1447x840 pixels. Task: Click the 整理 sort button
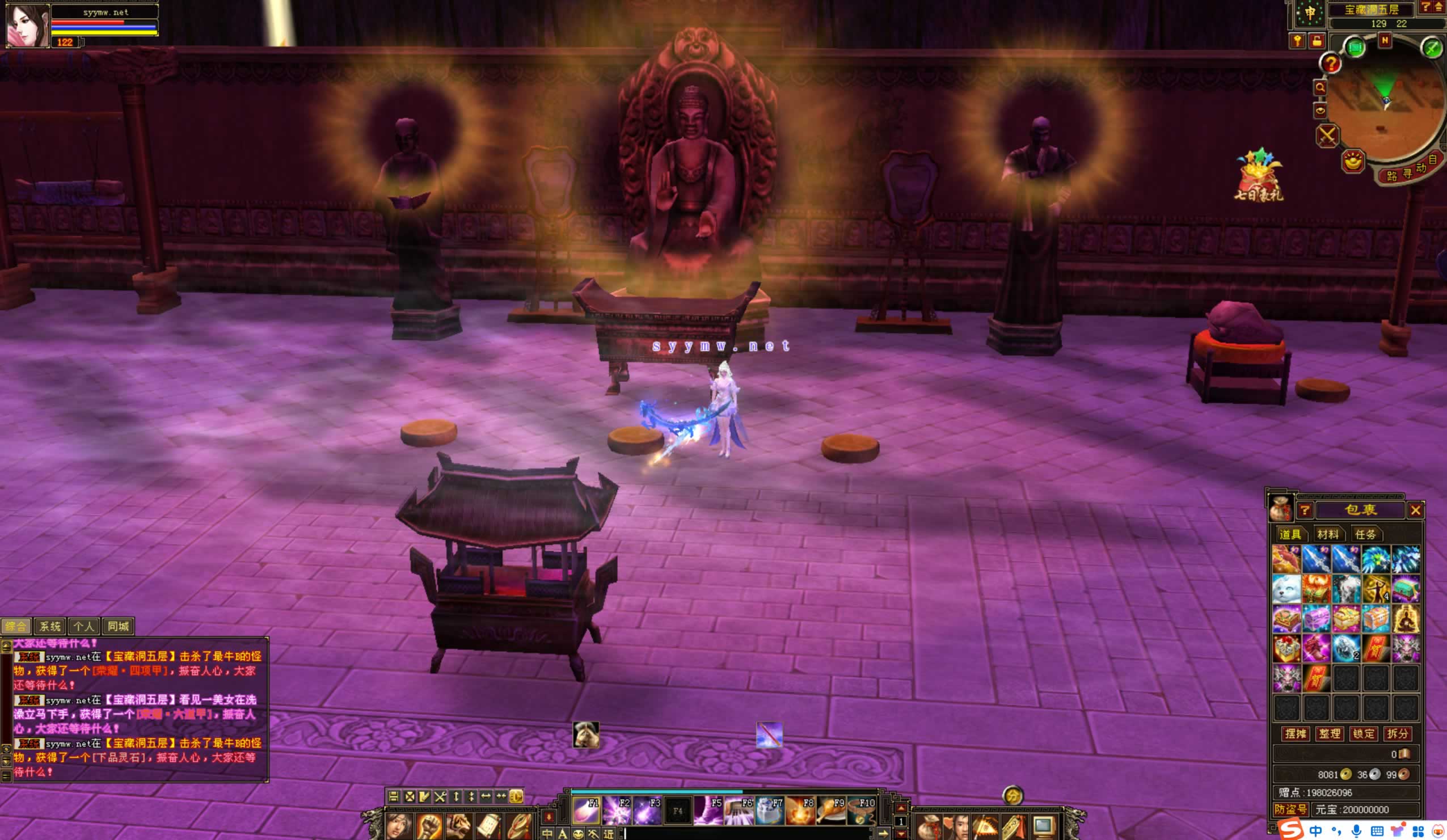[x=1329, y=734]
